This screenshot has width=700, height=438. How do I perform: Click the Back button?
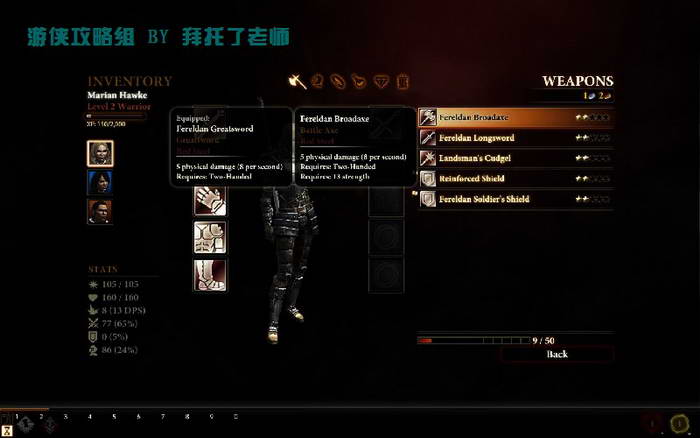click(x=557, y=354)
